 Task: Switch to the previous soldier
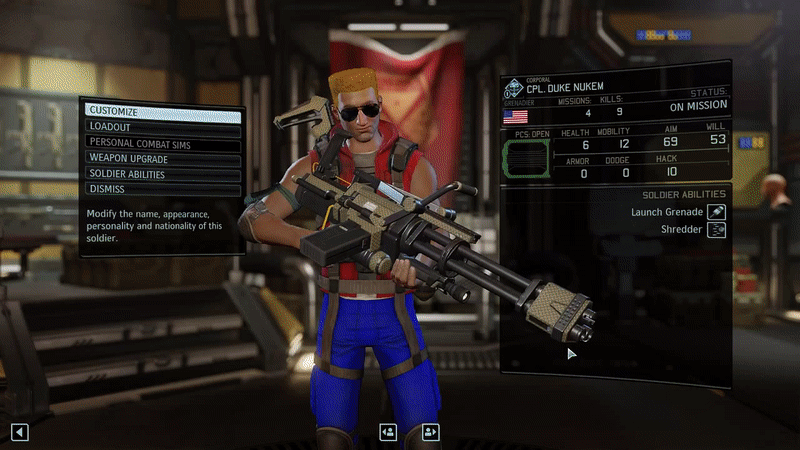389,432
